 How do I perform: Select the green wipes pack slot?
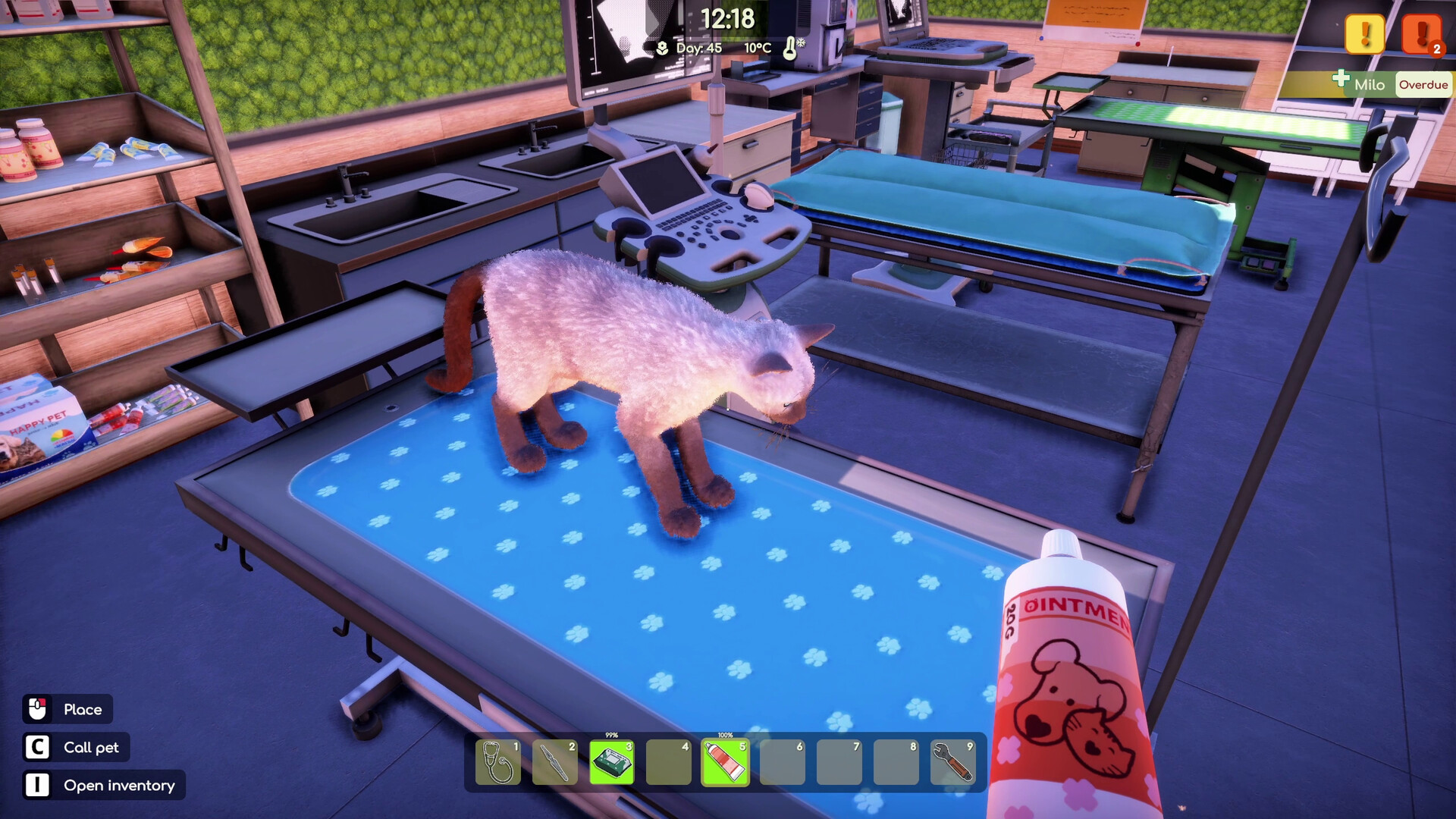(611, 762)
